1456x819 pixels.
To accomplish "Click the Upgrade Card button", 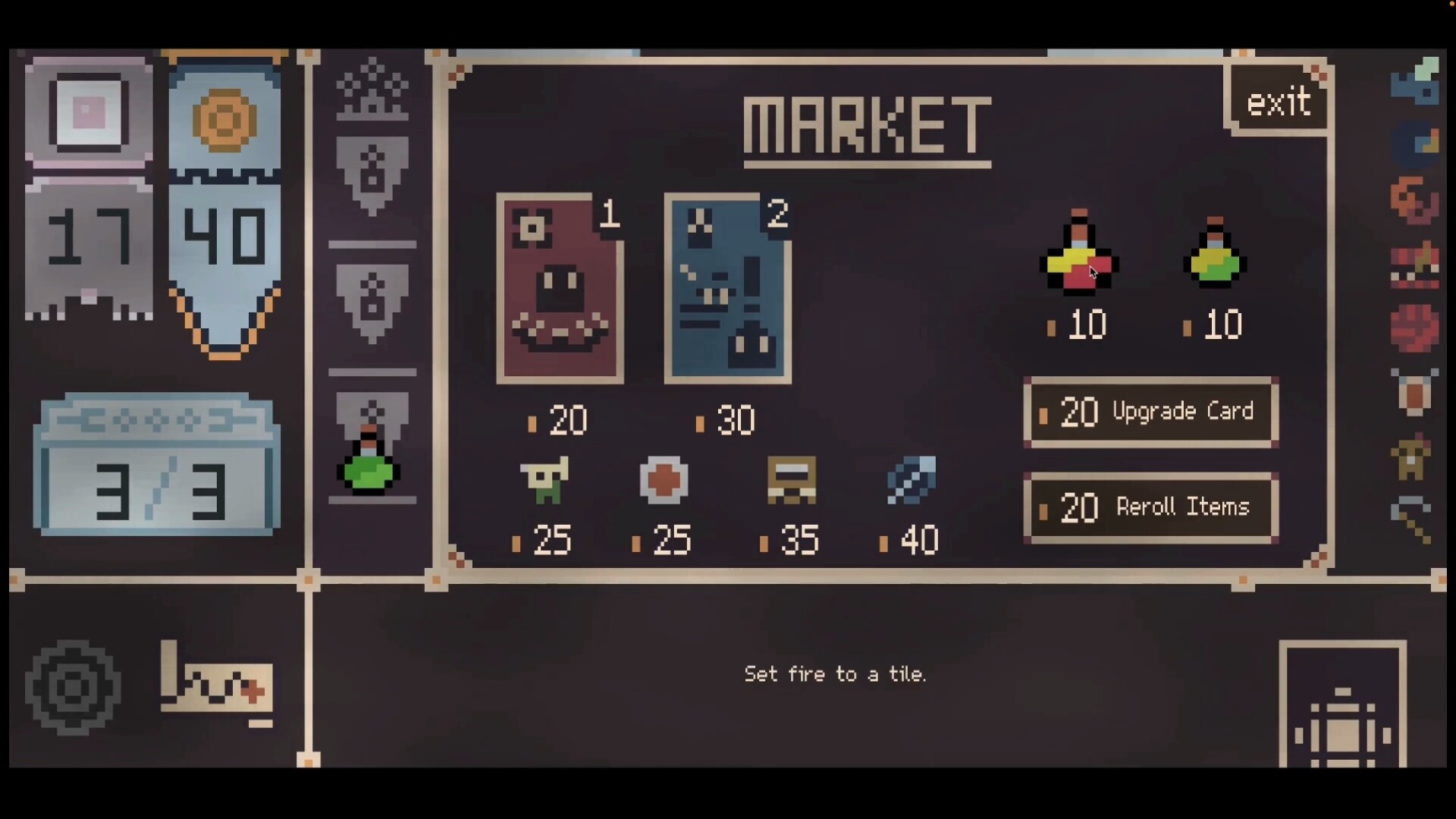I will [1150, 412].
